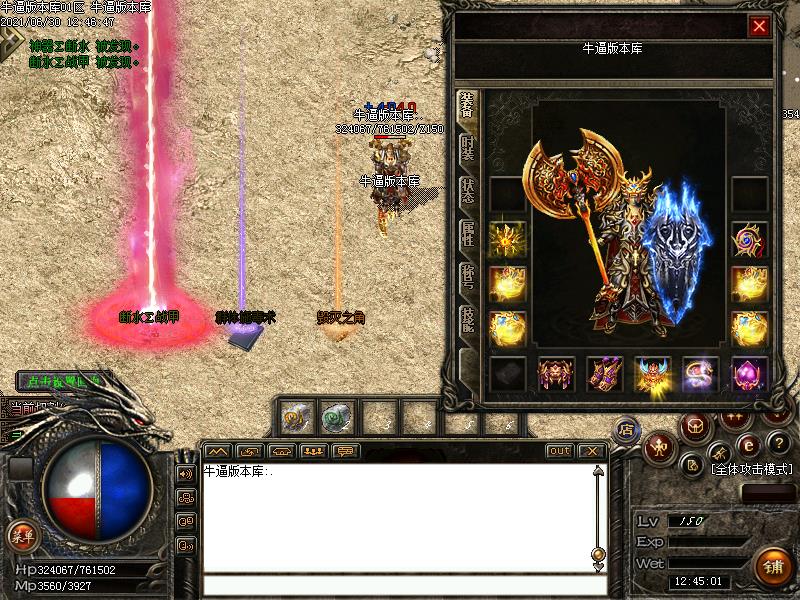
Task: Click the golden horned helmet slot
Action: click(652, 374)
